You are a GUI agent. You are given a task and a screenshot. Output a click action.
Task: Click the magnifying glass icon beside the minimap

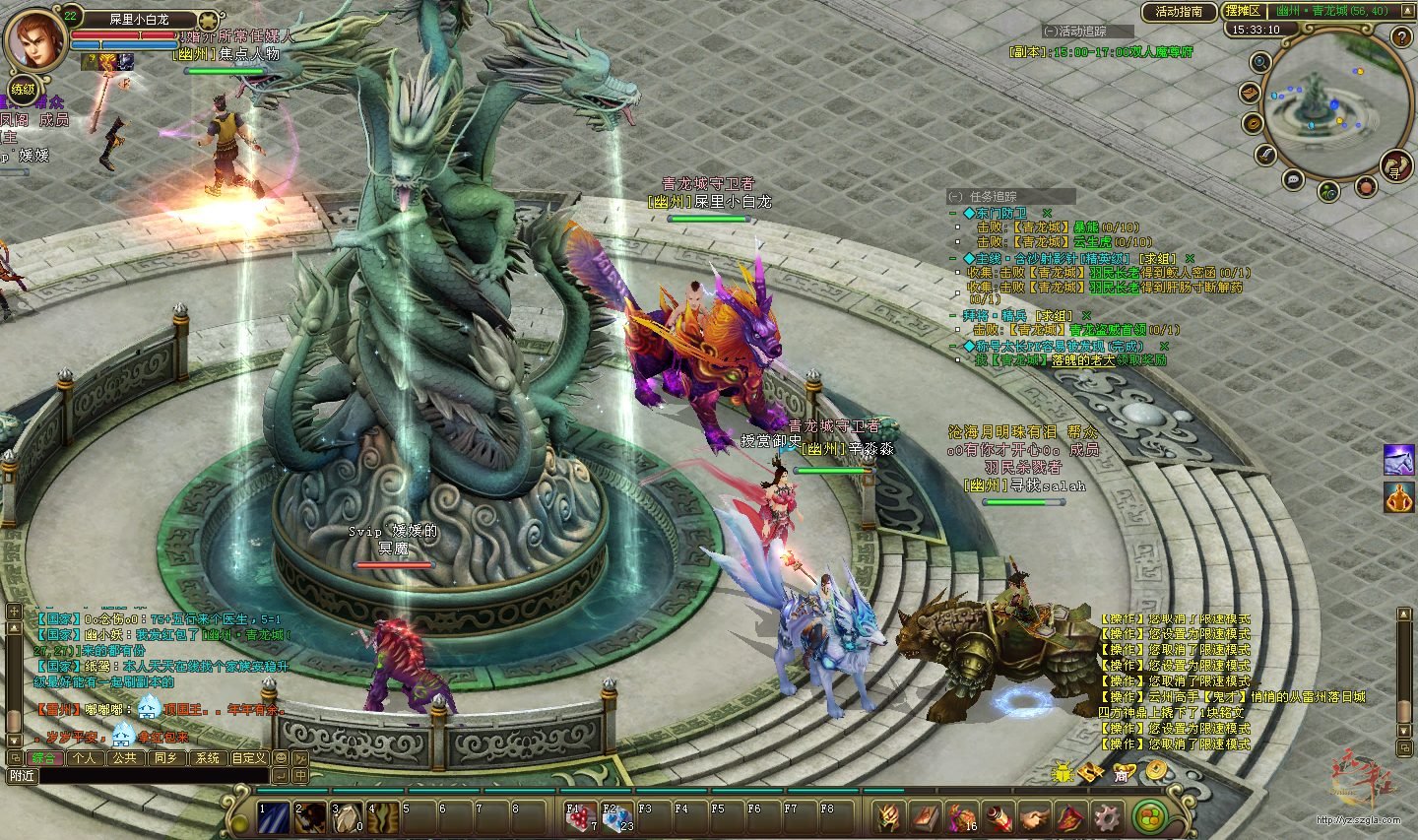[x=1260, y=63]
